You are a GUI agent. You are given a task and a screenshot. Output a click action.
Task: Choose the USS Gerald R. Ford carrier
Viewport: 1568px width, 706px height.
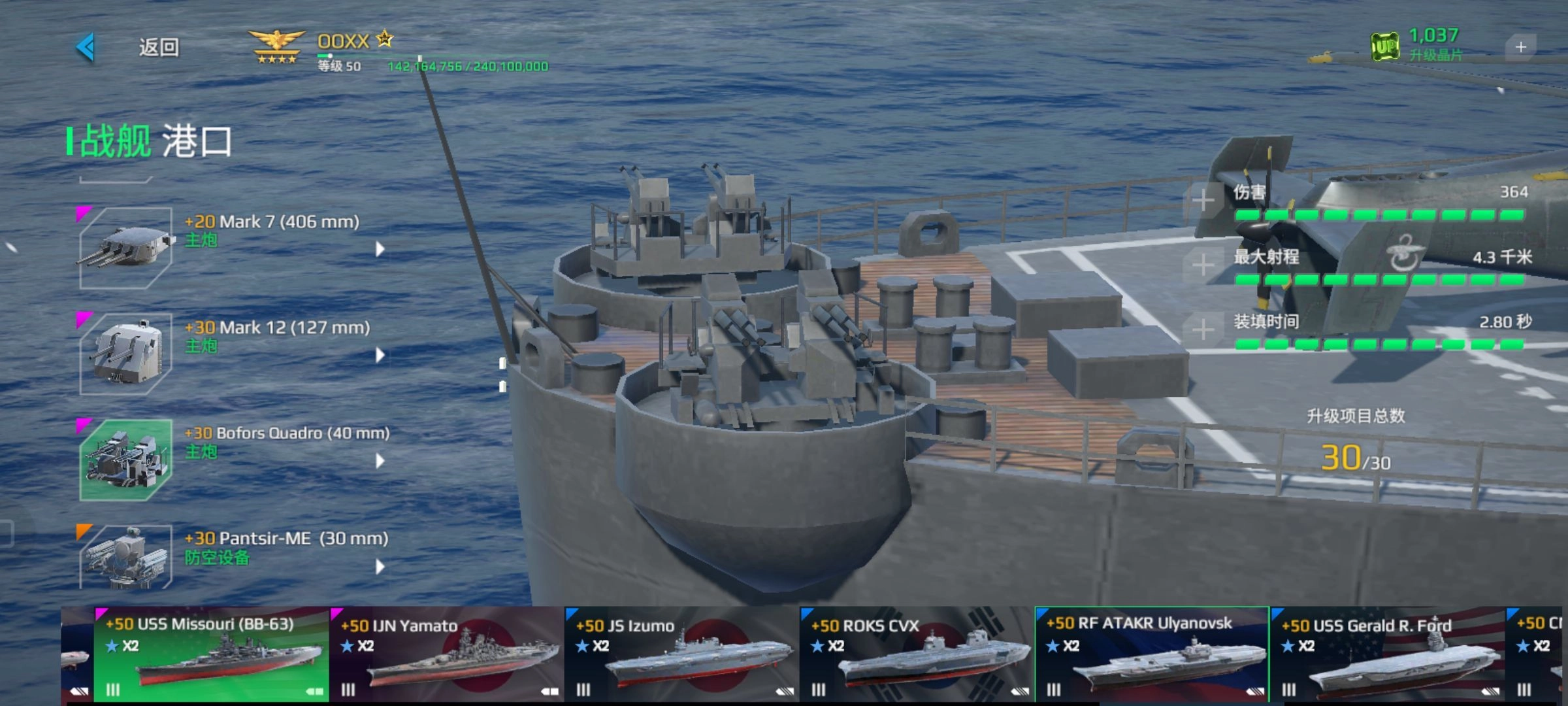click(x=1387, y=655)
